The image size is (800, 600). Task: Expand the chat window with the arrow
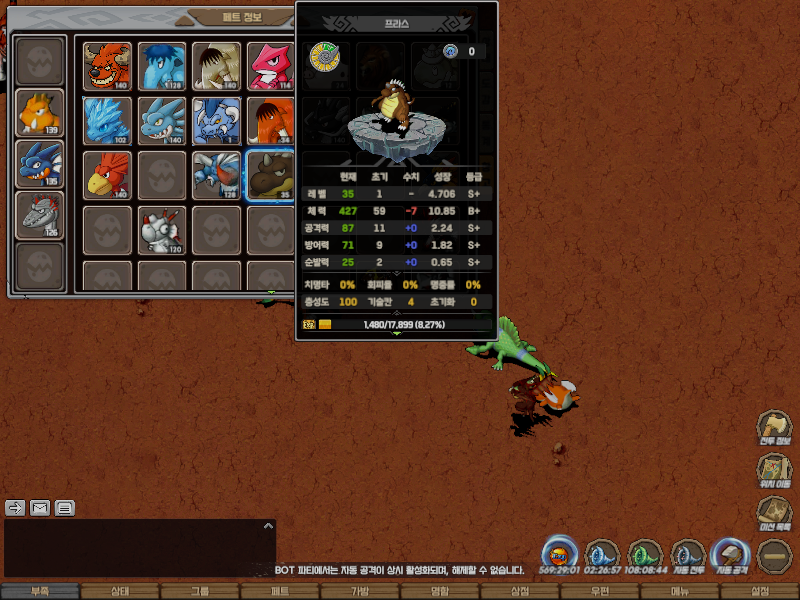(267, 525)
